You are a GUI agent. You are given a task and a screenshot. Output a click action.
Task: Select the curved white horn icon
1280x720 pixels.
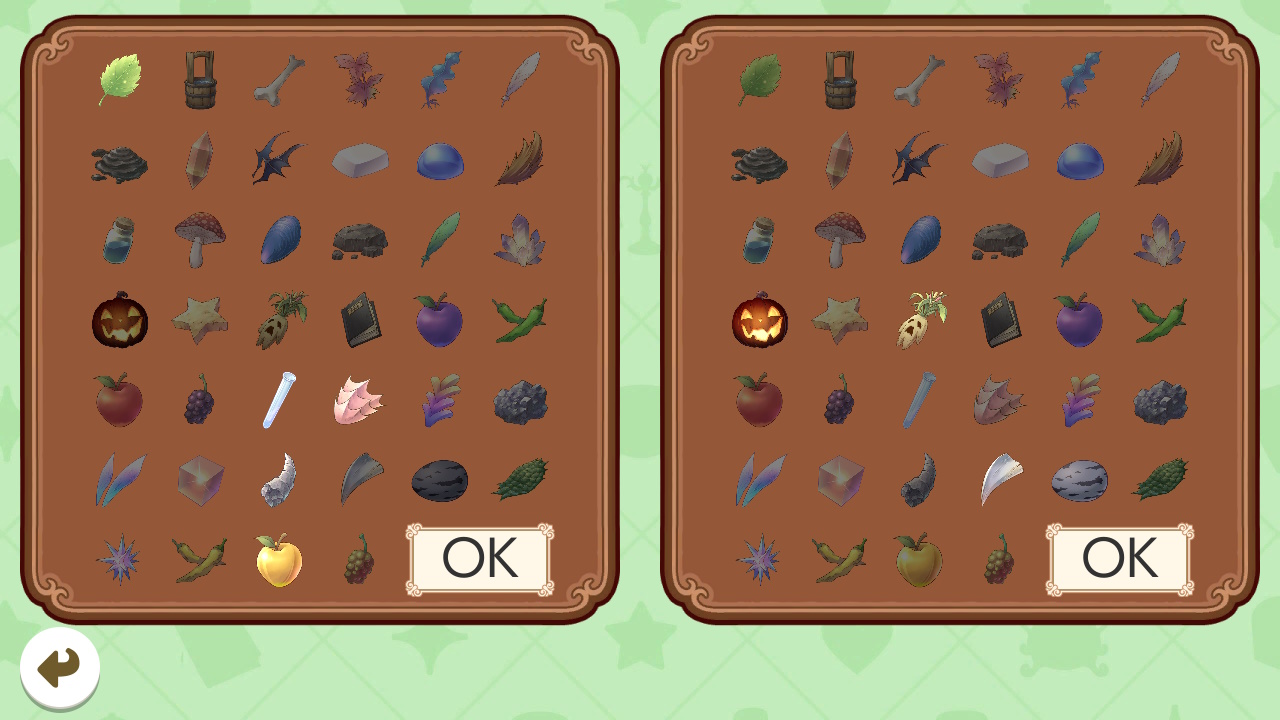[x=998, y=478]
